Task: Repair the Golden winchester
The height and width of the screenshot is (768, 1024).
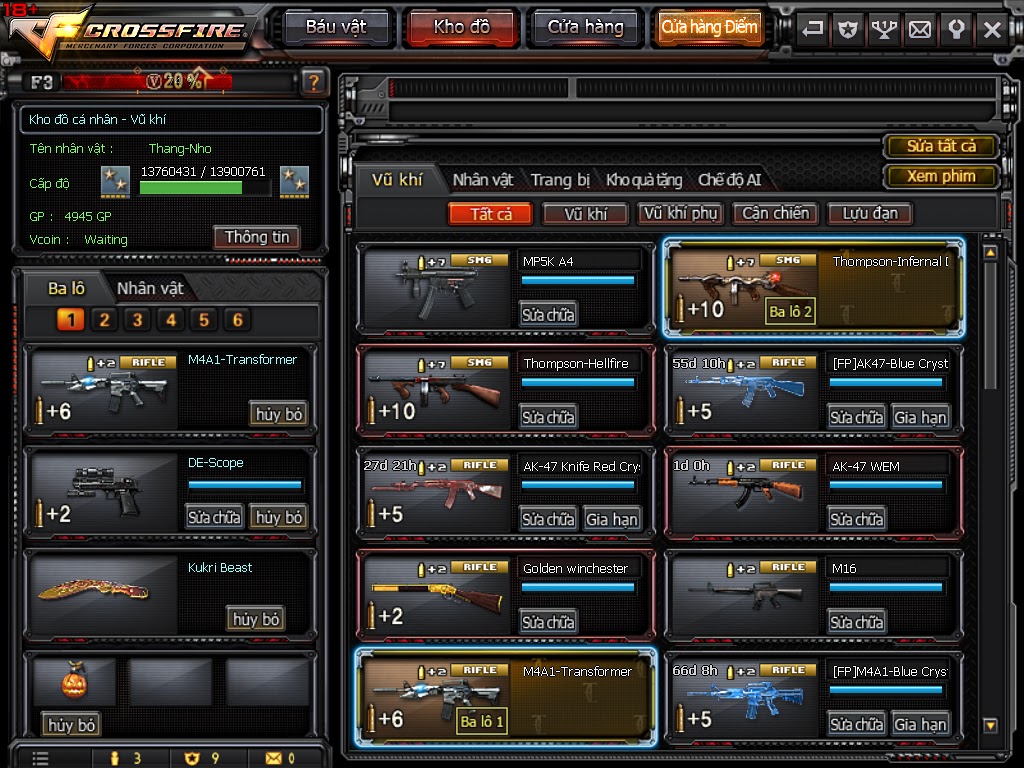Action: (548, 622)
